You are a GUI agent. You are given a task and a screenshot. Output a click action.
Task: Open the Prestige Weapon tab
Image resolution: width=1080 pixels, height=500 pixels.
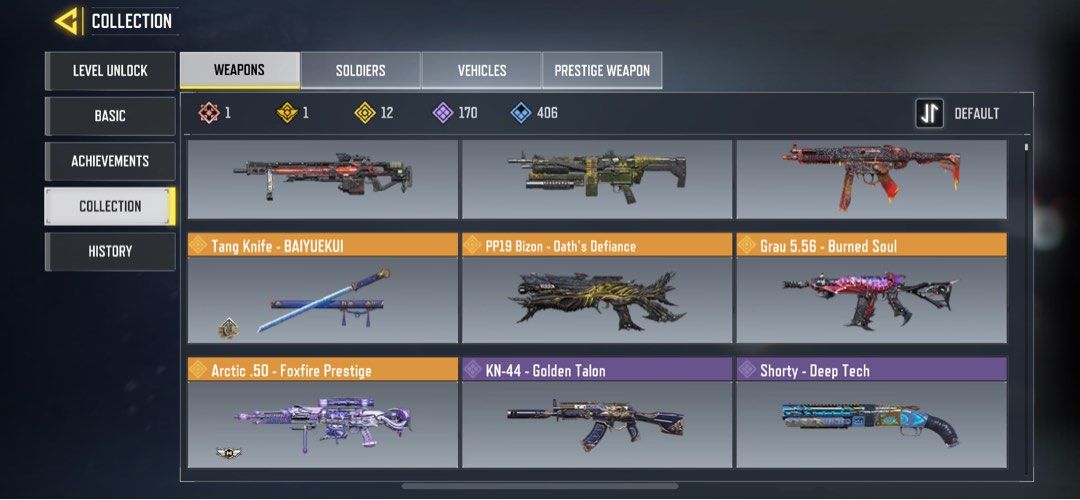click(602, 71)
